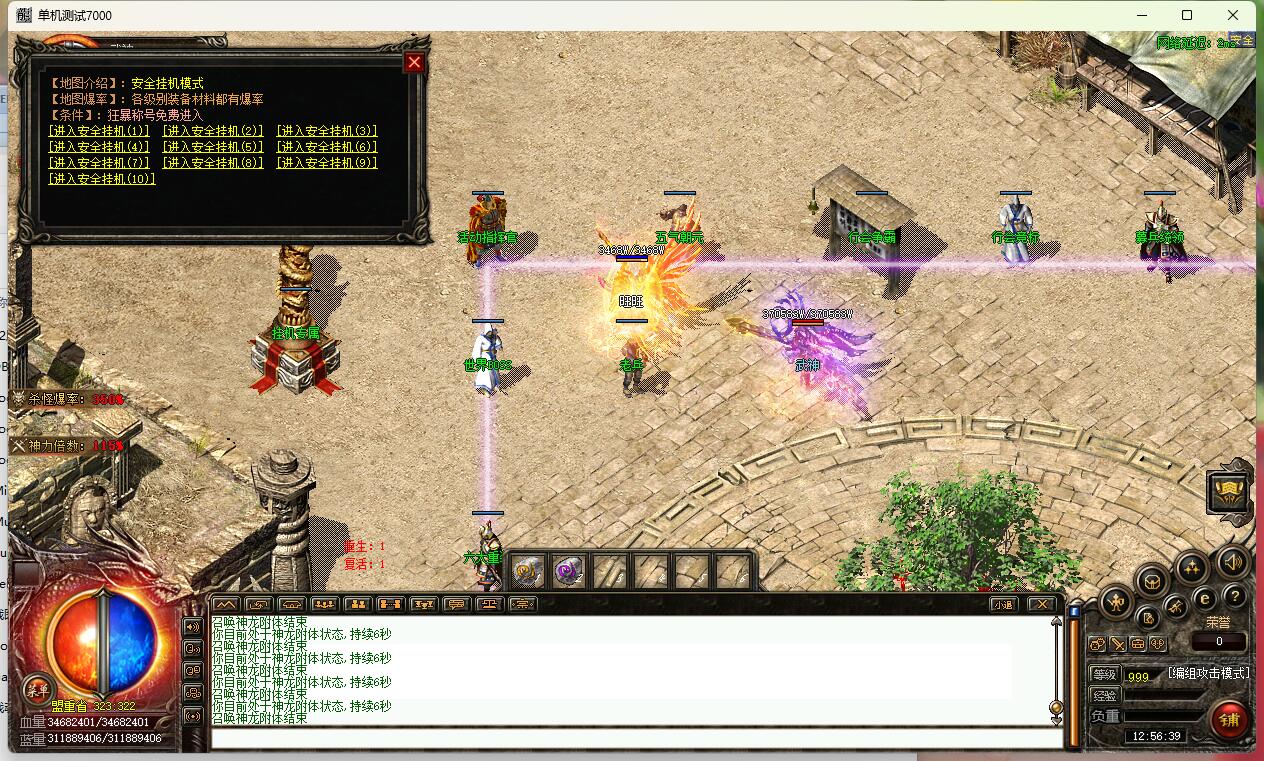Click the round 'e' icon
1264x761 pixels.
tap(1205, 597)
